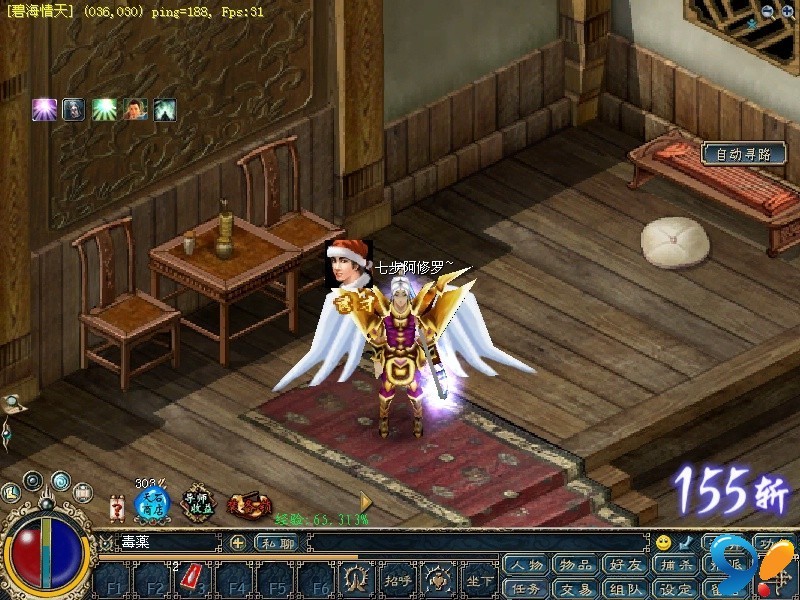
Task: Open the 组队 team panel
Action: [x=628, y=589]
